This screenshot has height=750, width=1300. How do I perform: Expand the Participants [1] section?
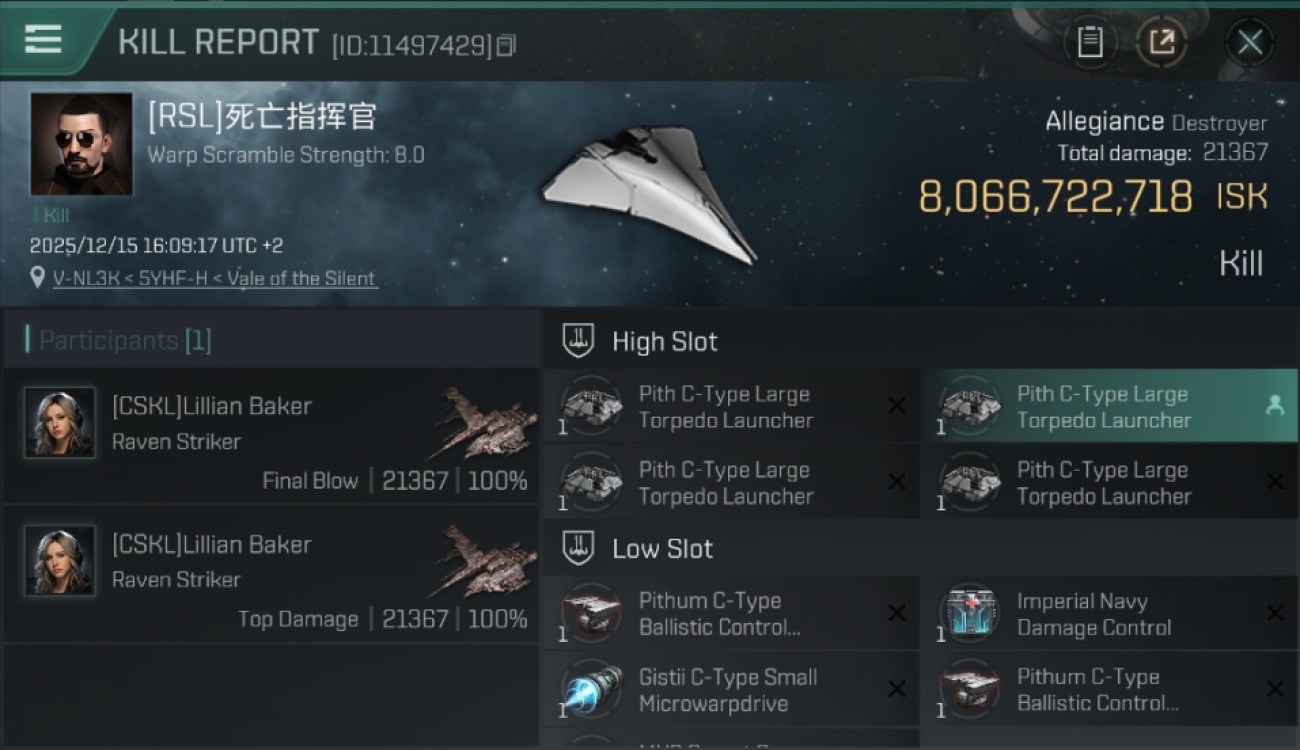[122, 340]
